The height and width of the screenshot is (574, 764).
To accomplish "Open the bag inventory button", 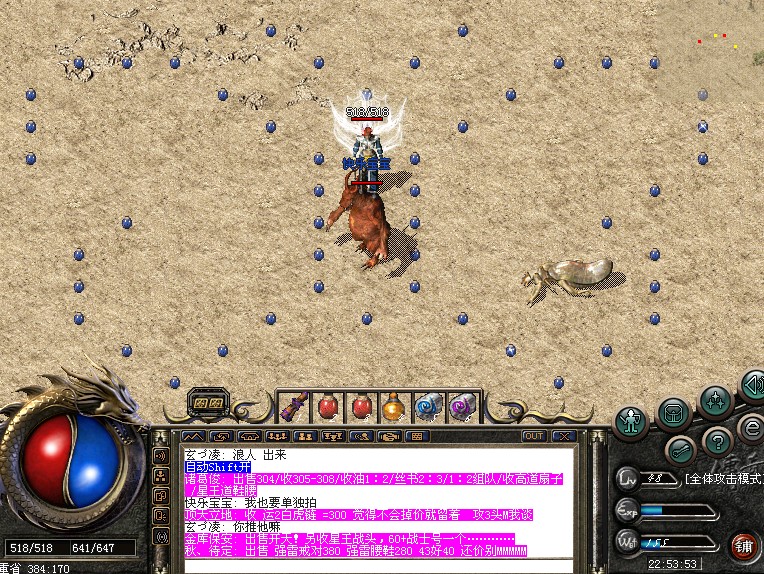I will click(x=674, y=413).
